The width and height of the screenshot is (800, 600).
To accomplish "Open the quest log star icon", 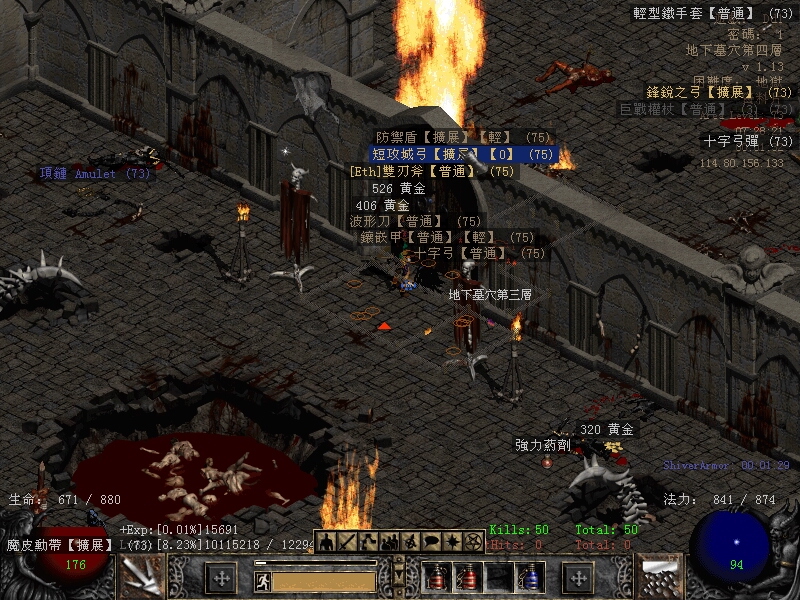I will click(452, 541).
